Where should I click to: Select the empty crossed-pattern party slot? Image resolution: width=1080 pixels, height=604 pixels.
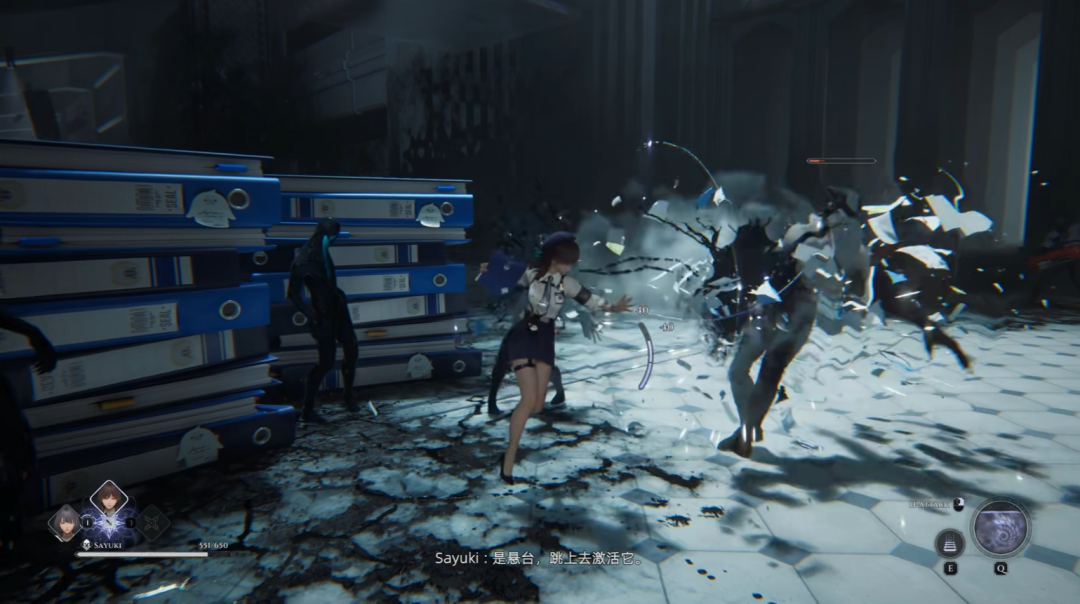(x=152, y=522)
